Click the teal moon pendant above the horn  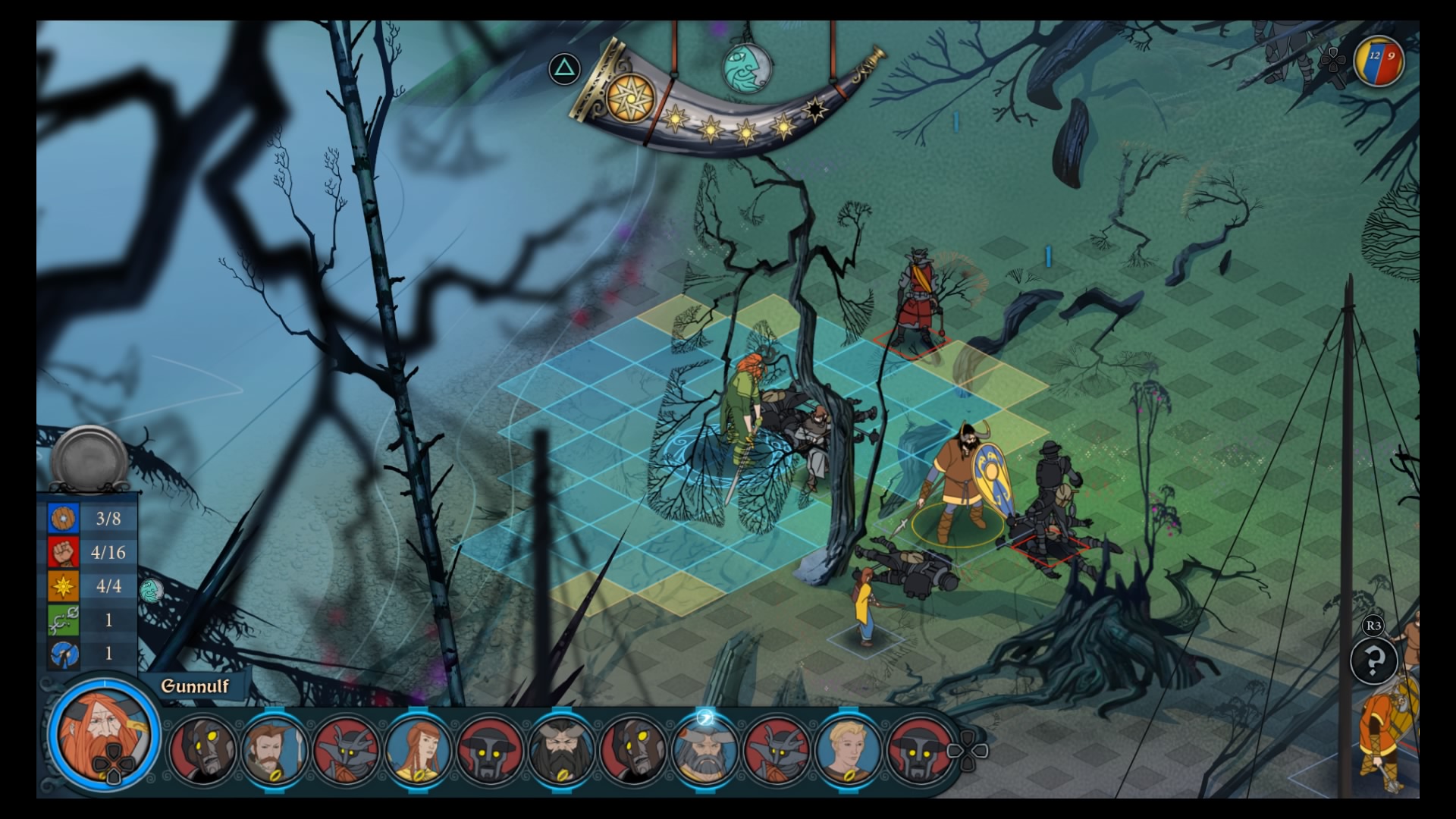point(747,67)
